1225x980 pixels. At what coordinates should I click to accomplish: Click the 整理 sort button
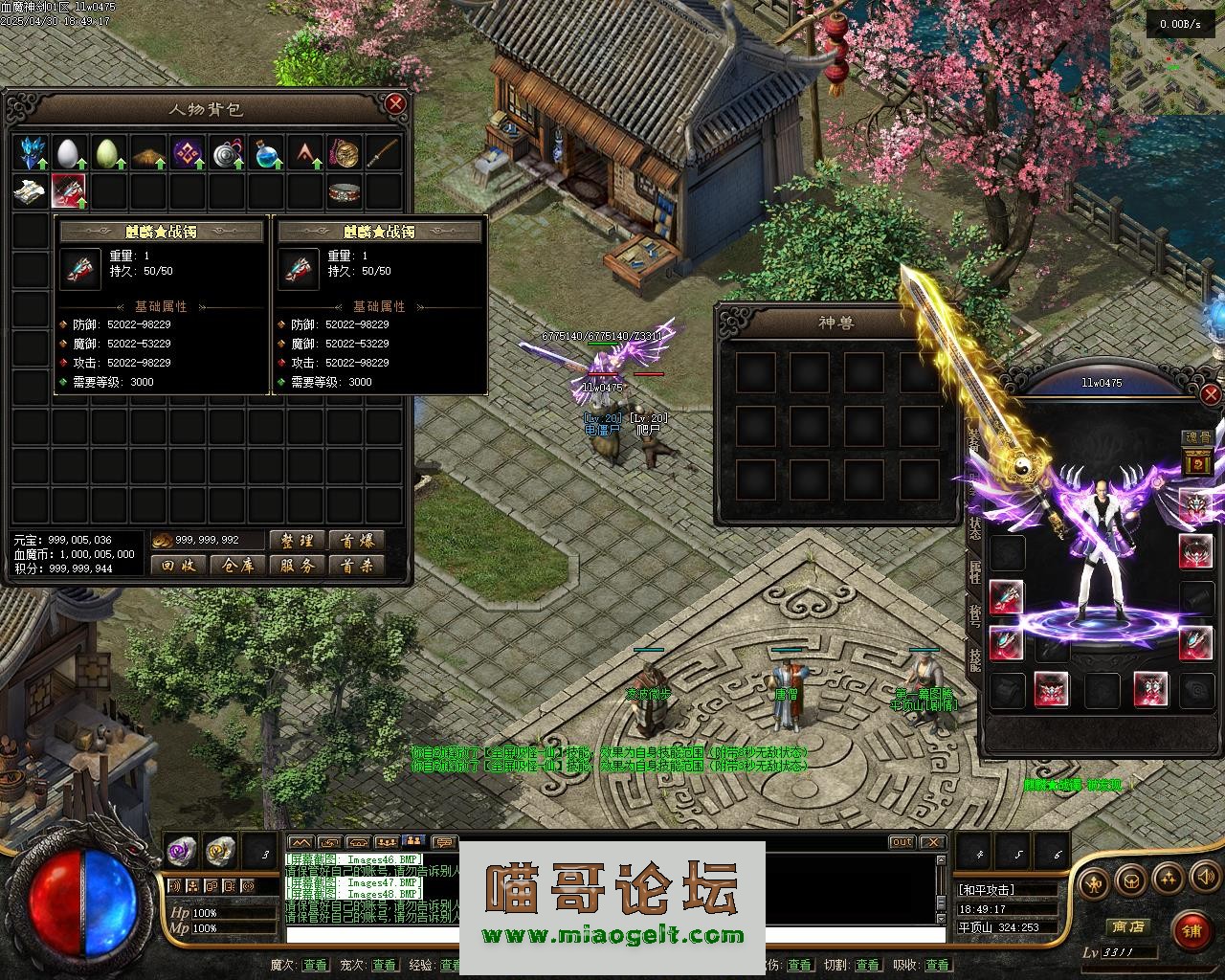tap(298, 541)
